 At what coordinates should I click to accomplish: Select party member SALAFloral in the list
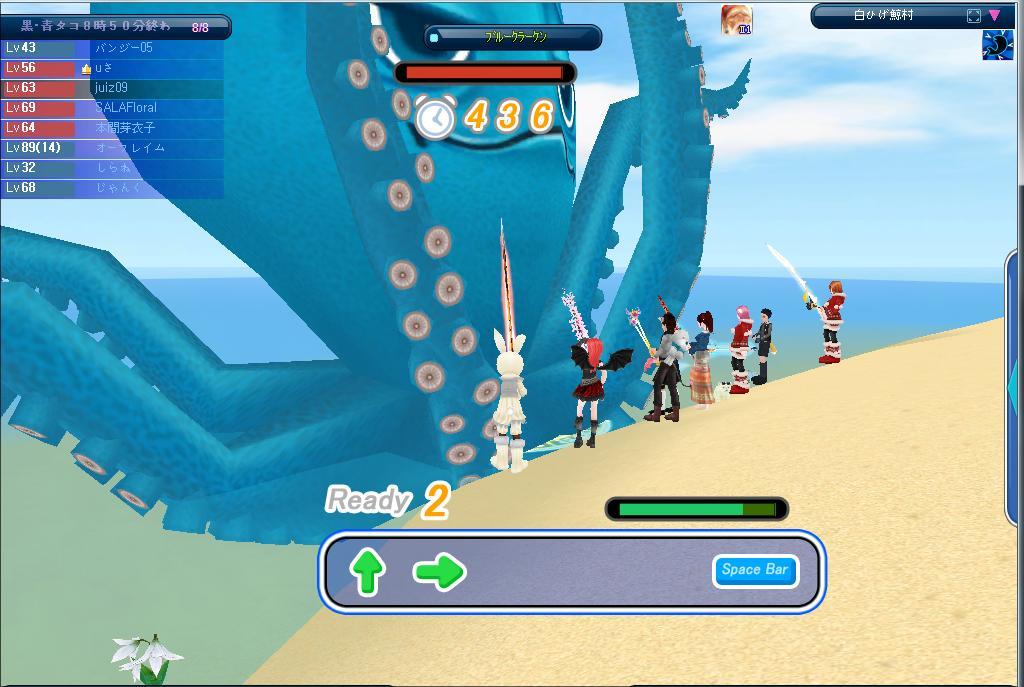click(125, 108)
